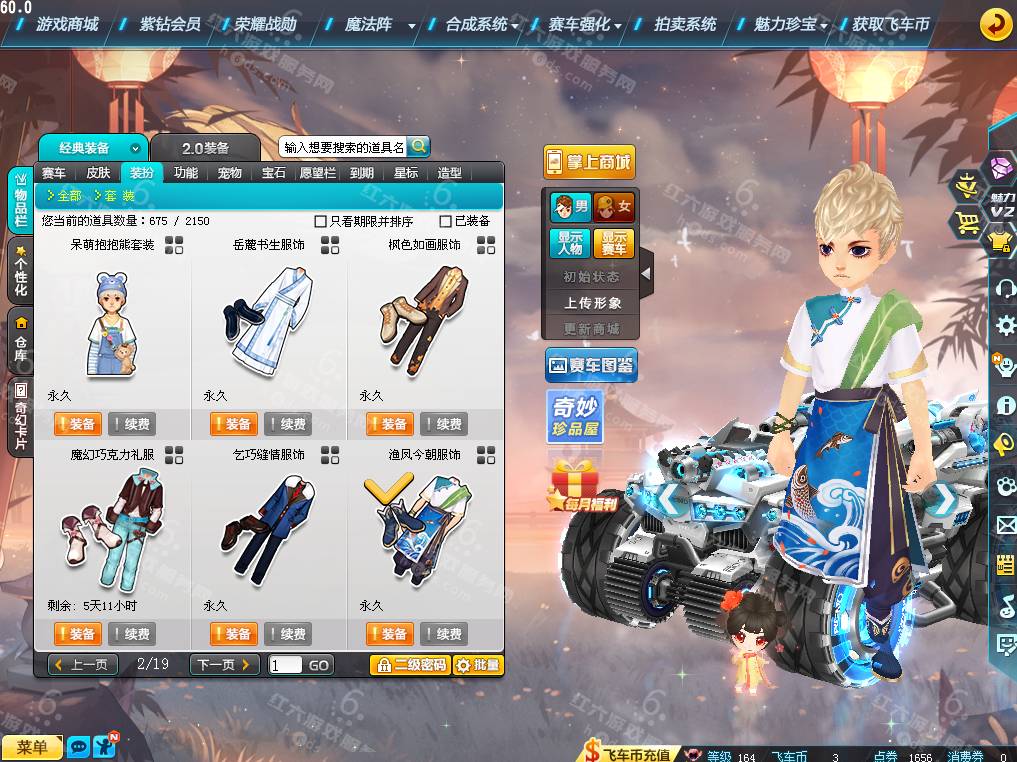The height and width of the screenshot is (762, 1017).
Task: Switch to the 2.0装备 tab
Action: pos(205,148)
